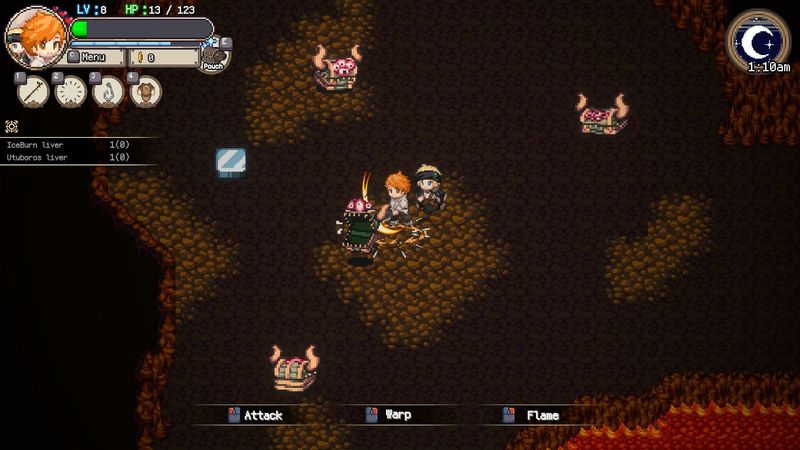Image resolution: width=800 pixels, height=450 pixels.
Task: Open the Pouch bag
Action: click(x=214, y=57)
